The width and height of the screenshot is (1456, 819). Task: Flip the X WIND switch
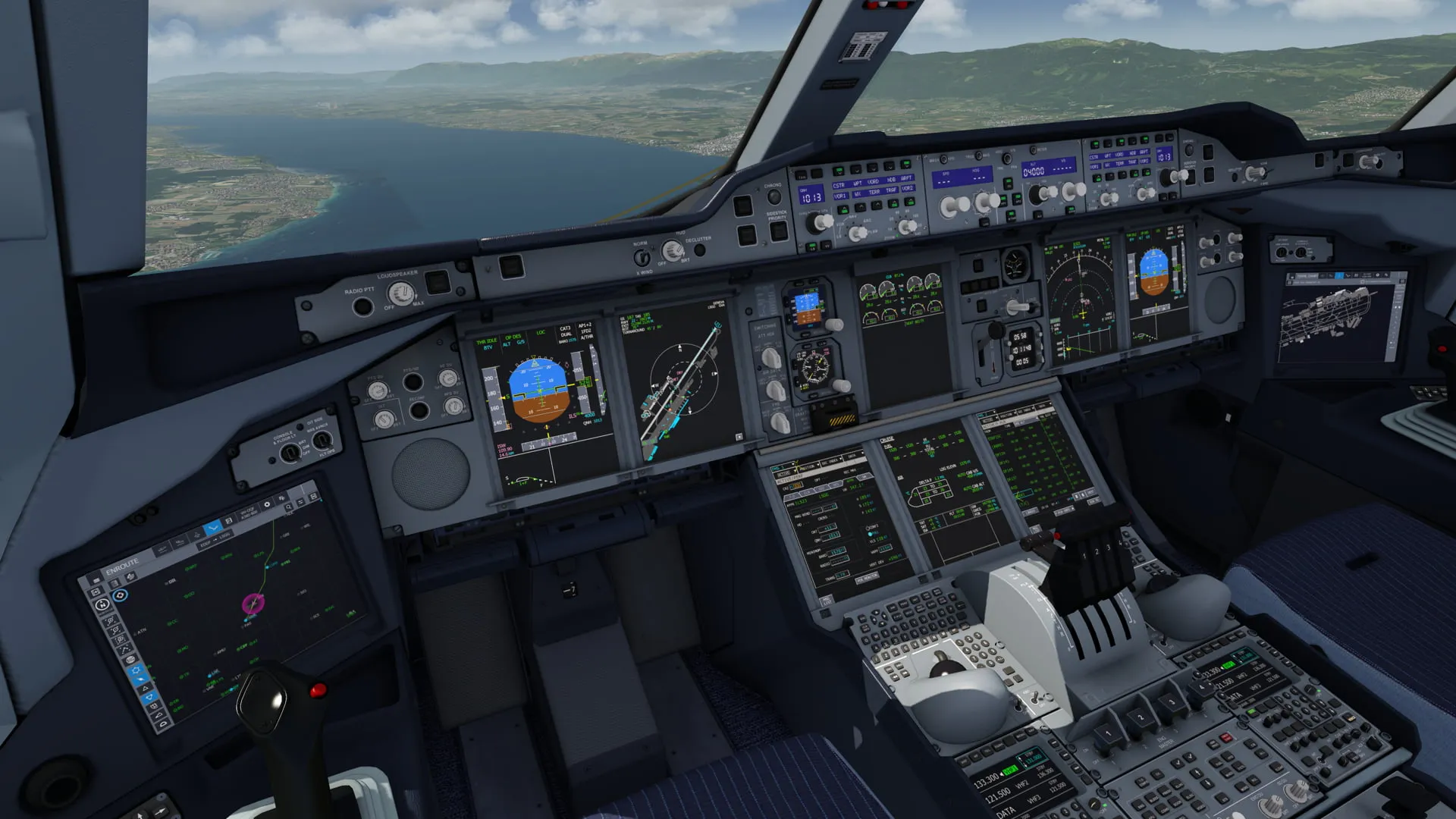click(x=643, y=257)
